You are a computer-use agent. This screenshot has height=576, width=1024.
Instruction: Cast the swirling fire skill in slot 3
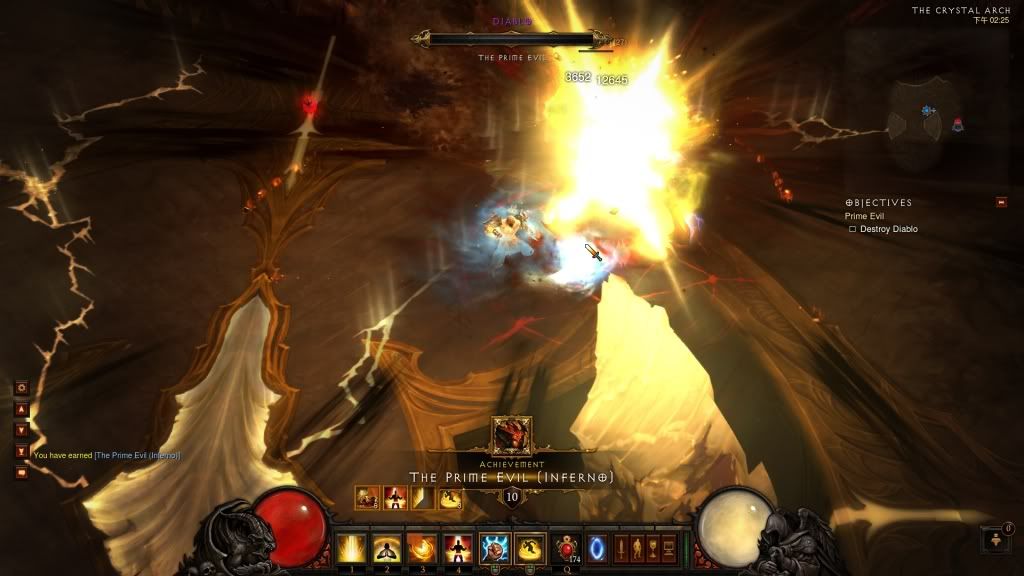point(423,548)
